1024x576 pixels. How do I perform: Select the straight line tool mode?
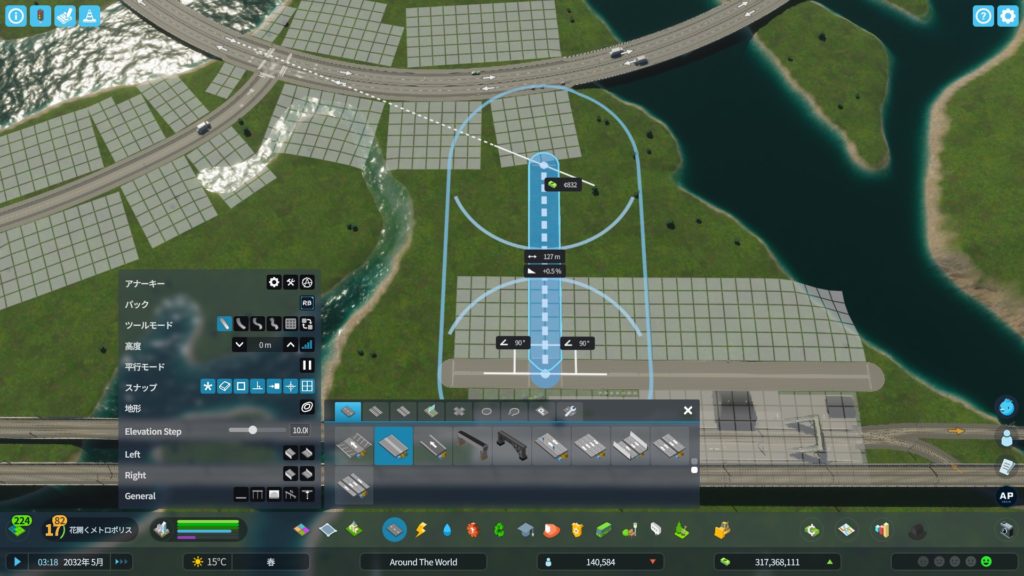pyautogui.click(x=225, y=324)
